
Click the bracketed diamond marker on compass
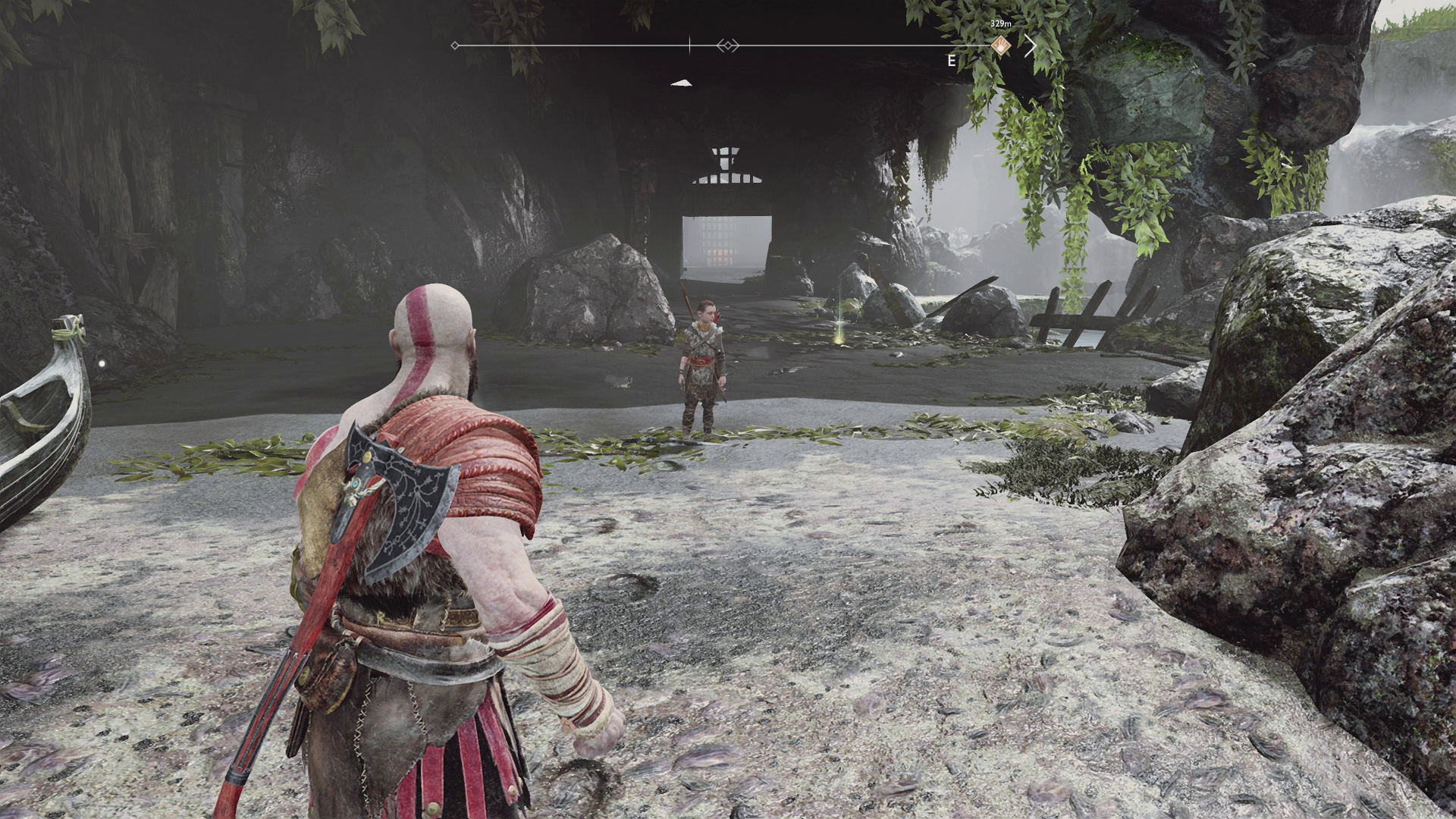click(x=727, y=45)
